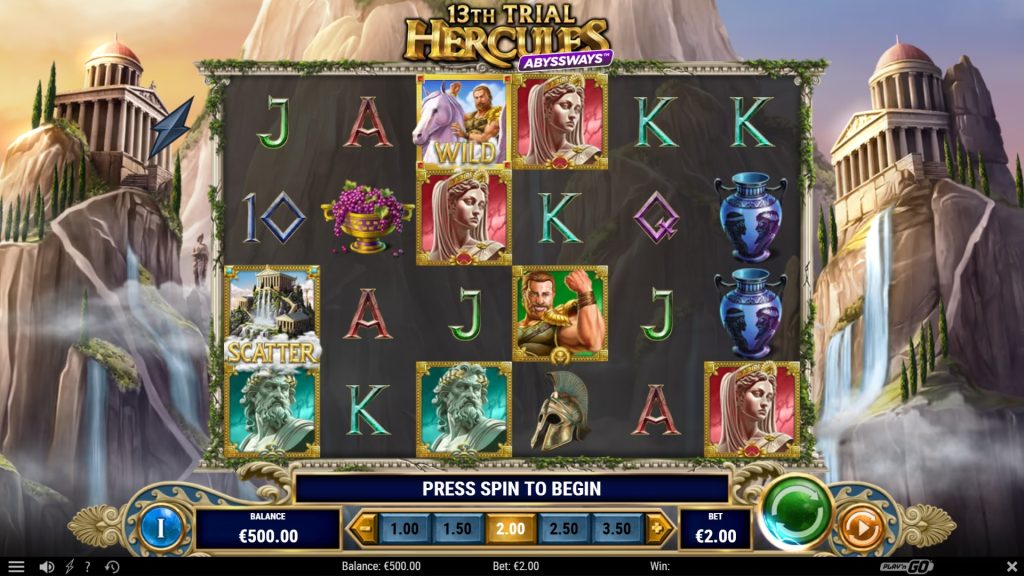This screenshot has width=1024, height=576.
Task: Set the bet to 2.50
Action: click(563, 528)
